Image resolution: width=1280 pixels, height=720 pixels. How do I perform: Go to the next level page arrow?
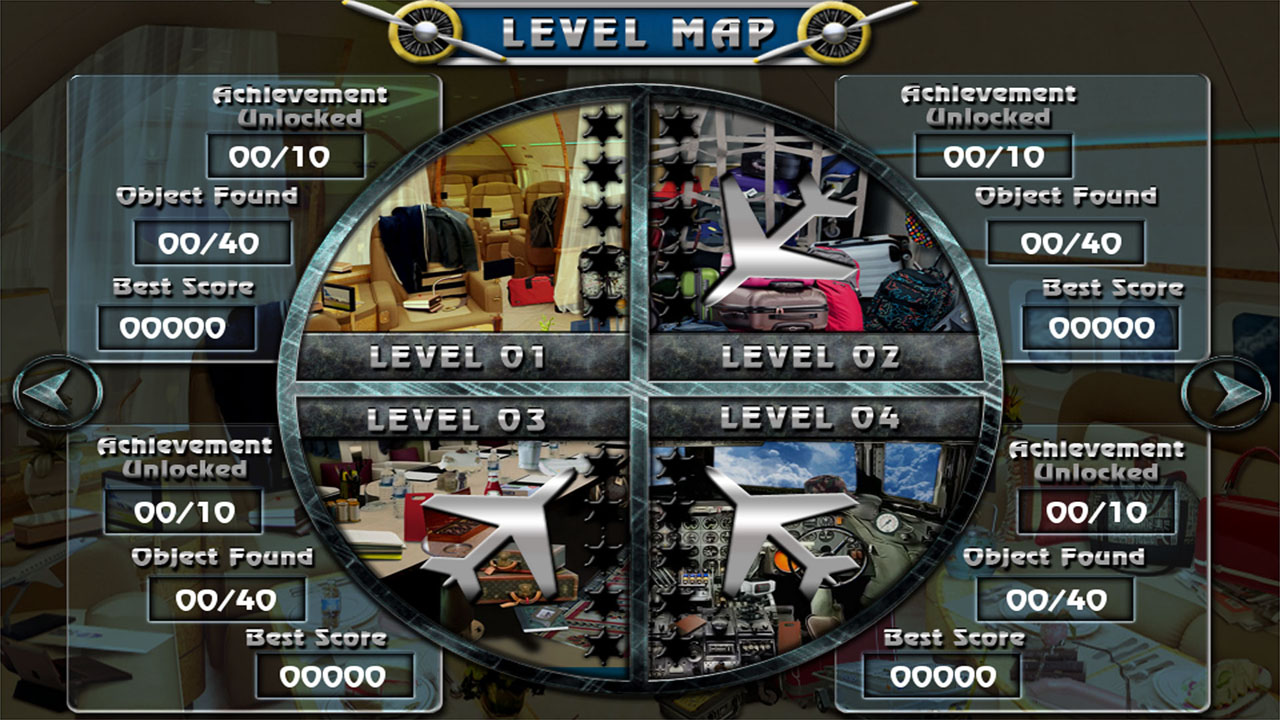point(1224,393)
